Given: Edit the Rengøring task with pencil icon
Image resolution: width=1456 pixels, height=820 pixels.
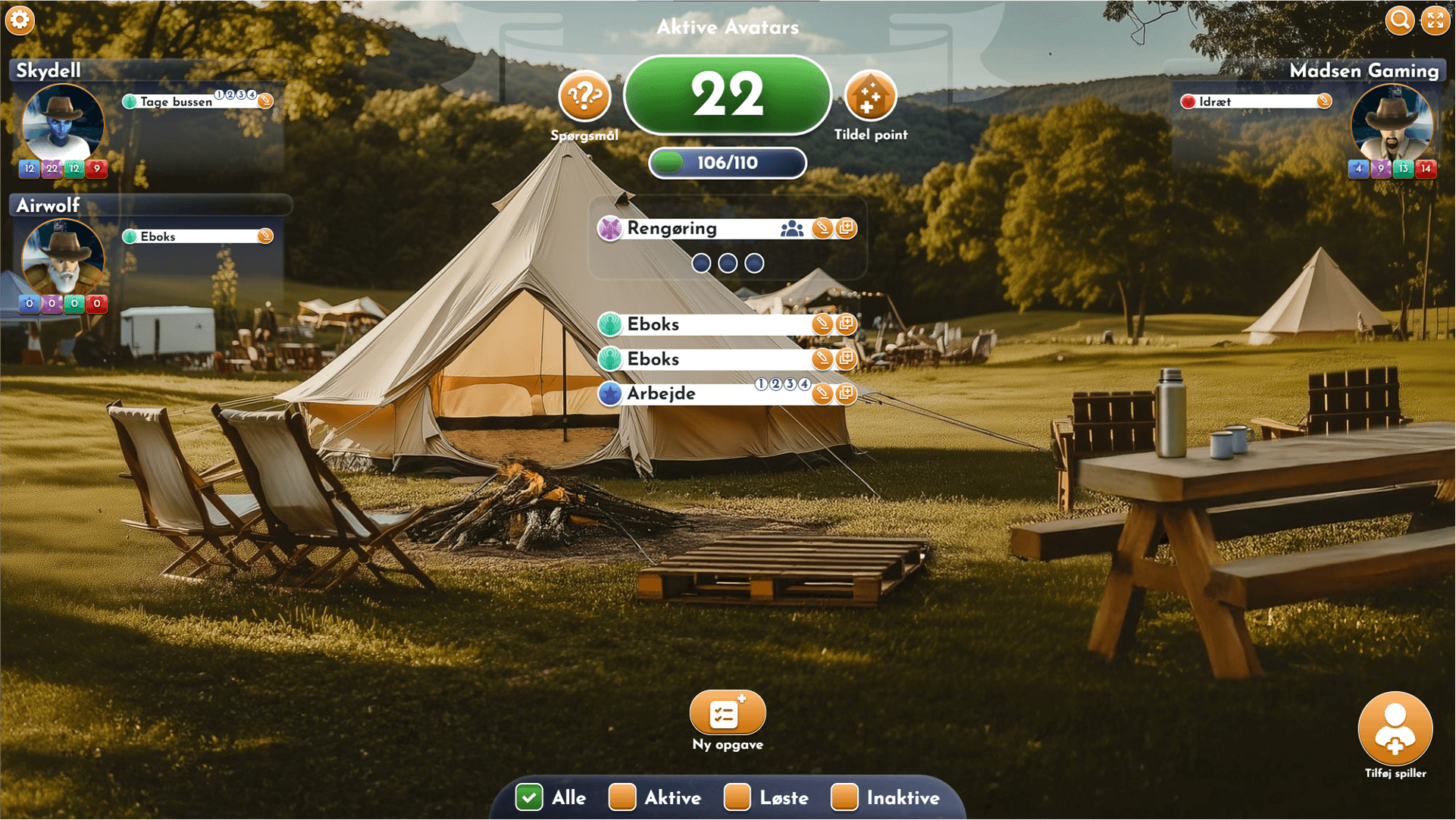Looking at the screenshot, I should click(822, 228).
